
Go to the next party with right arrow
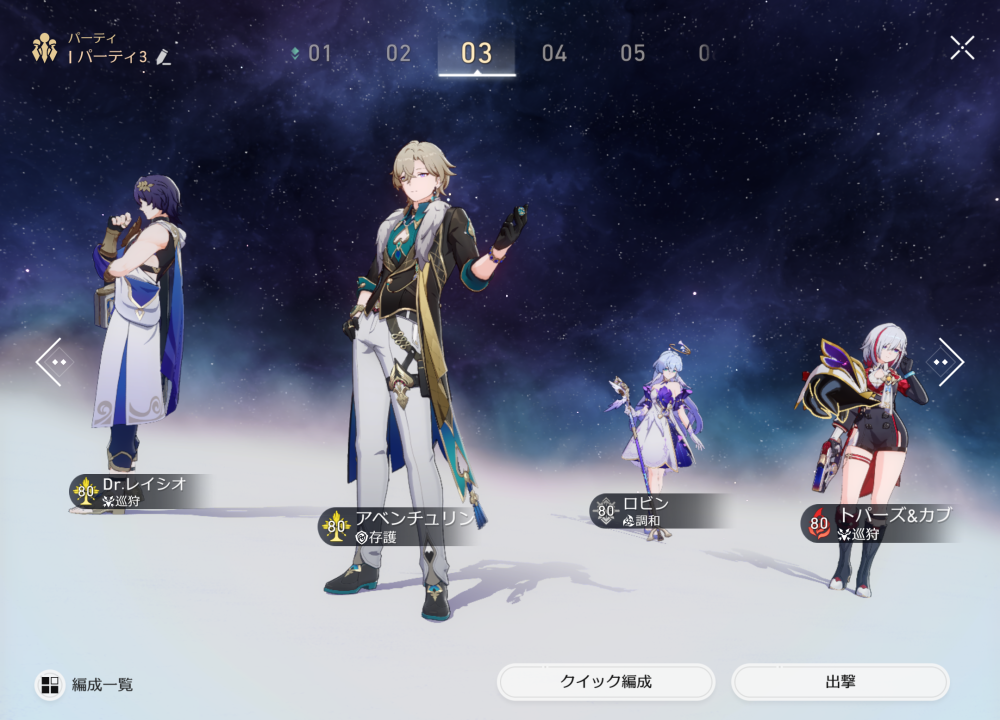click(946, 361)
